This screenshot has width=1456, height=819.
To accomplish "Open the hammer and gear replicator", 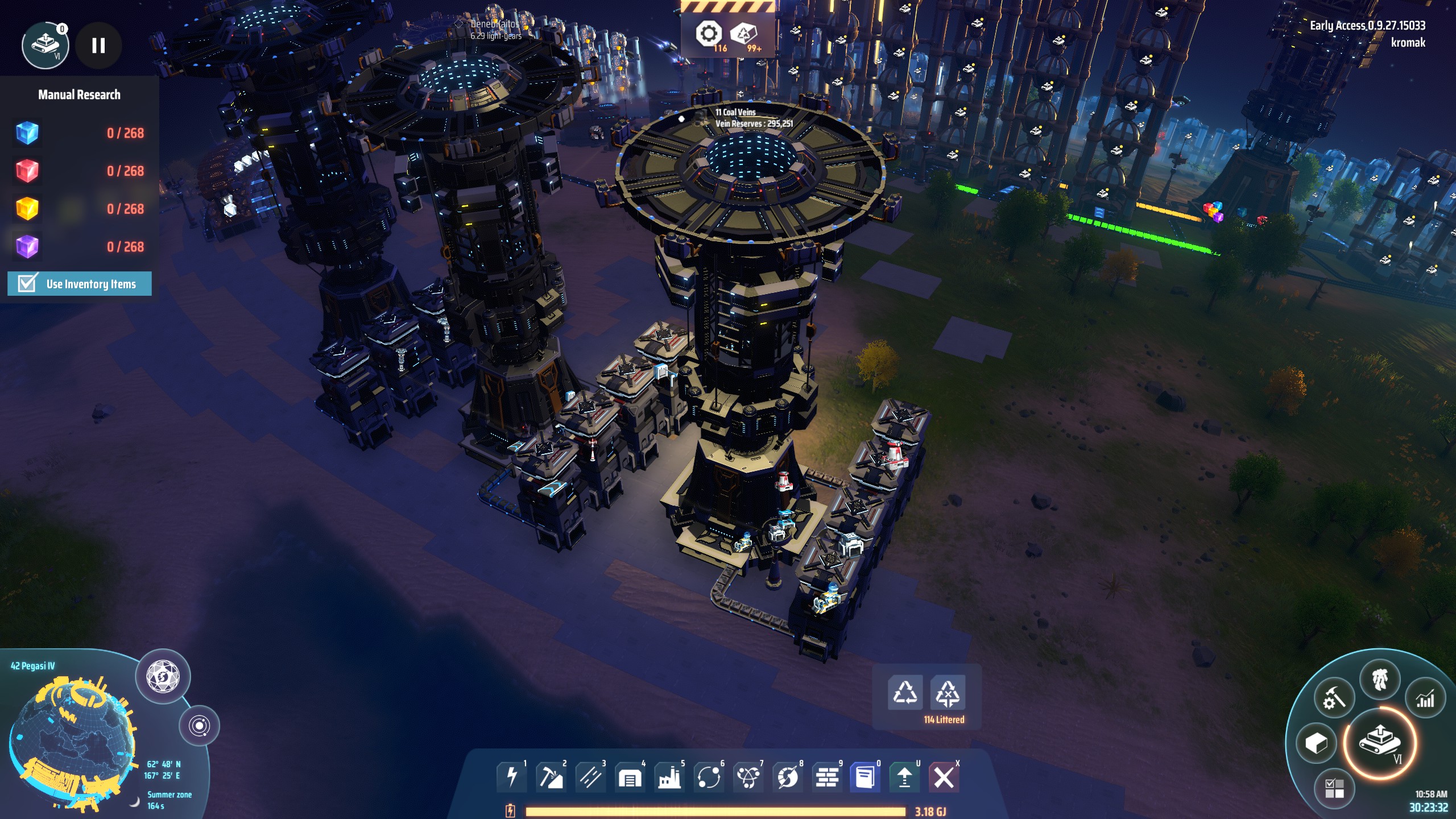I will 1334,699.
